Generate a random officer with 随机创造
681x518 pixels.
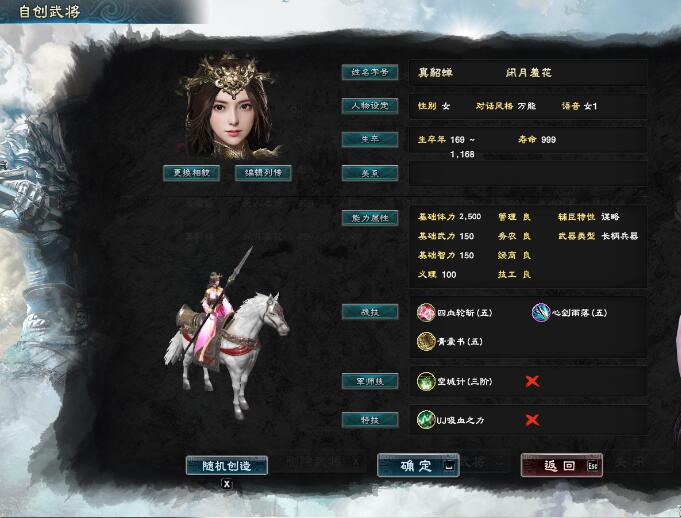[x=227, y=466]
